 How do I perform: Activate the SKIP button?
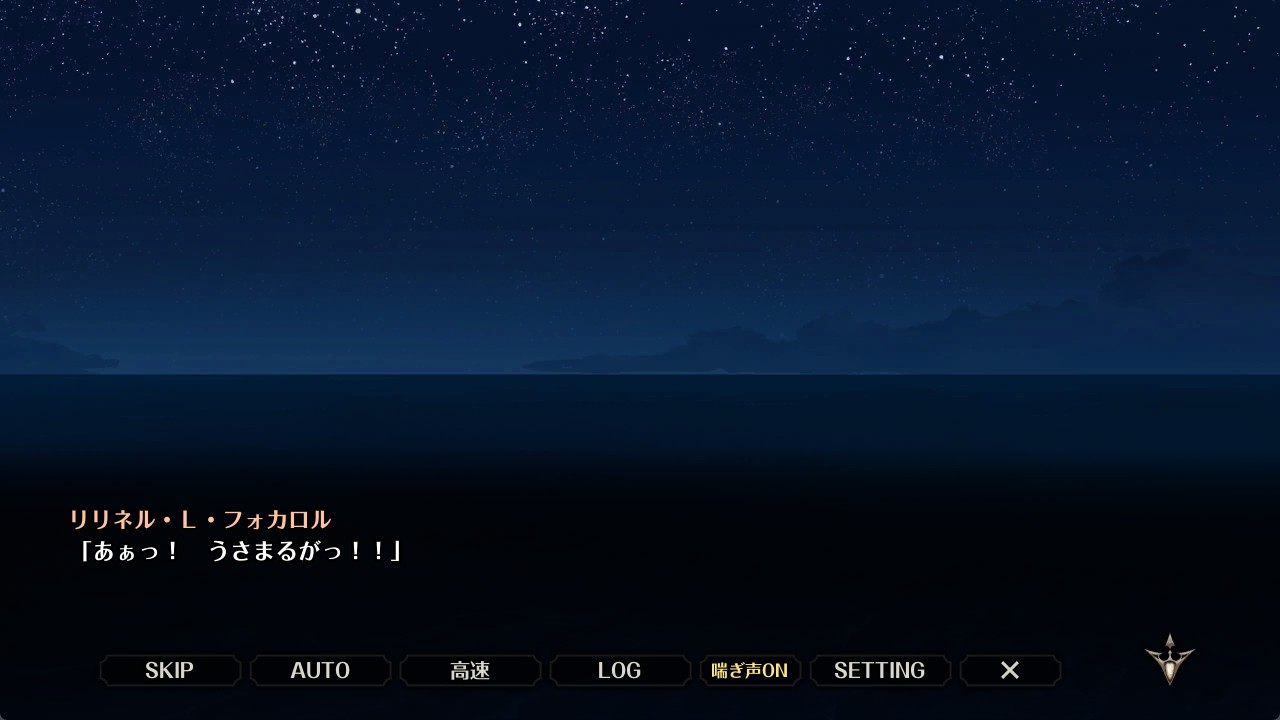[x=170, y=670]
